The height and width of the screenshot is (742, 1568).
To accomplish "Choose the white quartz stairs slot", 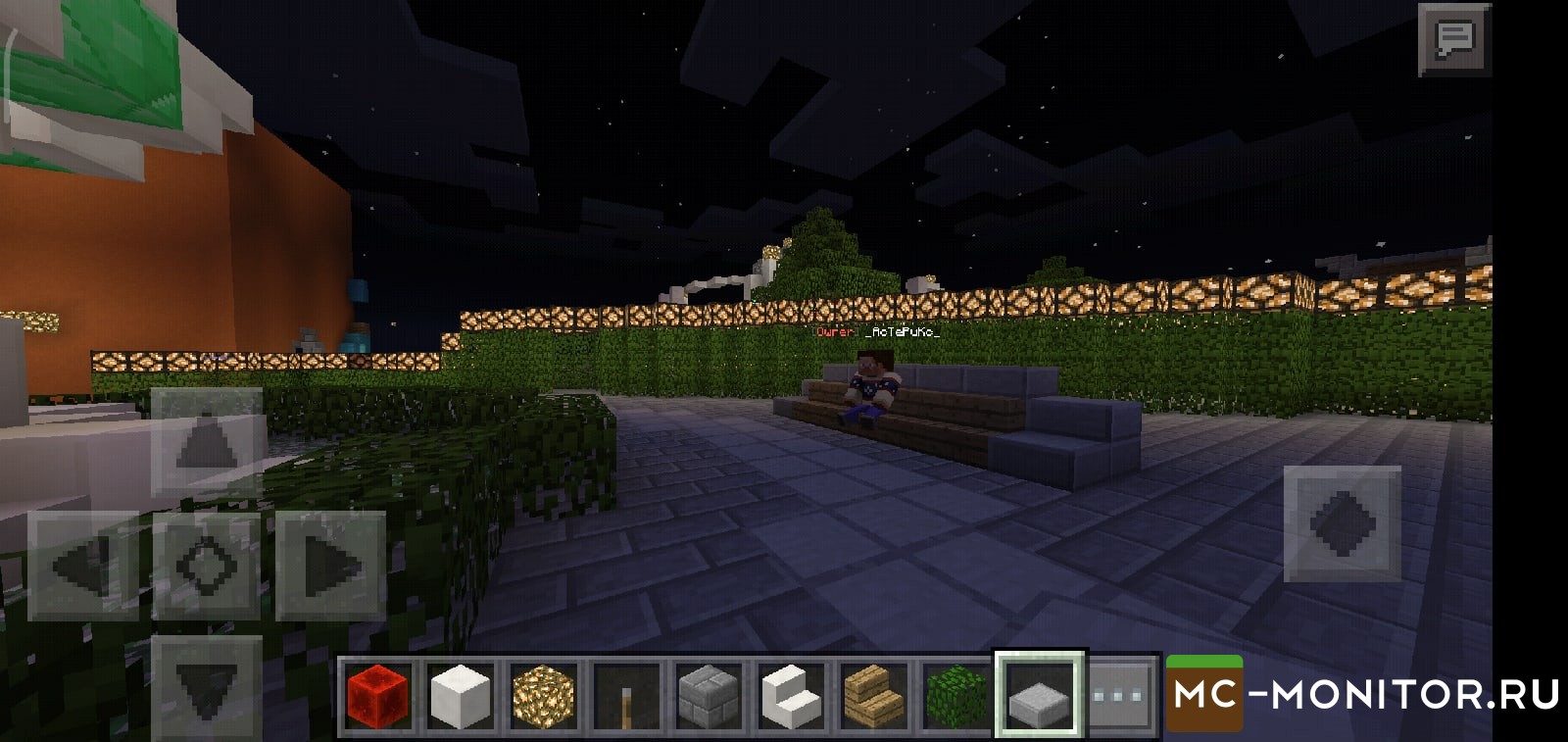I will pos(791,695).
